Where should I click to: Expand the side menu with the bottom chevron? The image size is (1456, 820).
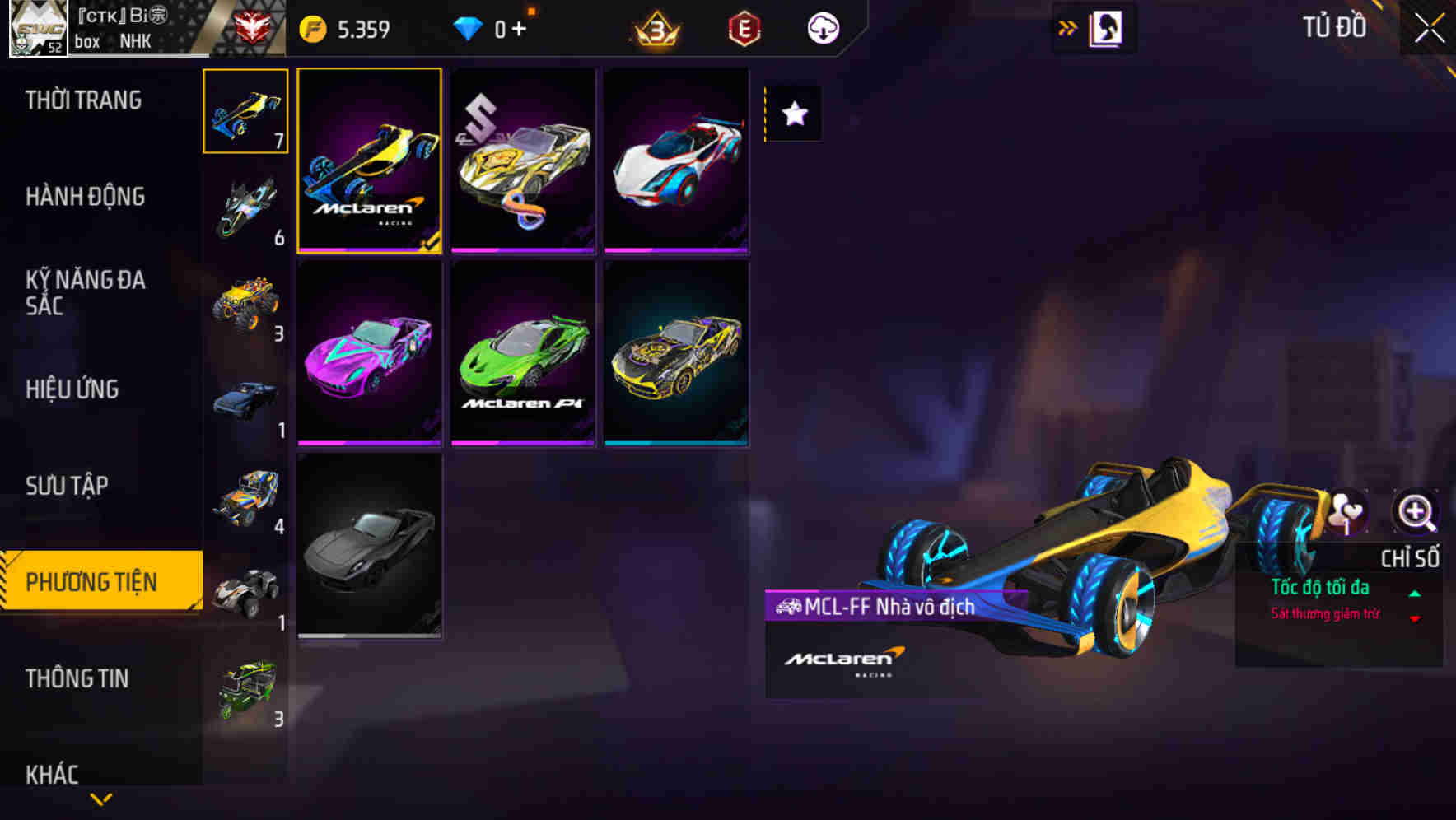pos(101,797)
